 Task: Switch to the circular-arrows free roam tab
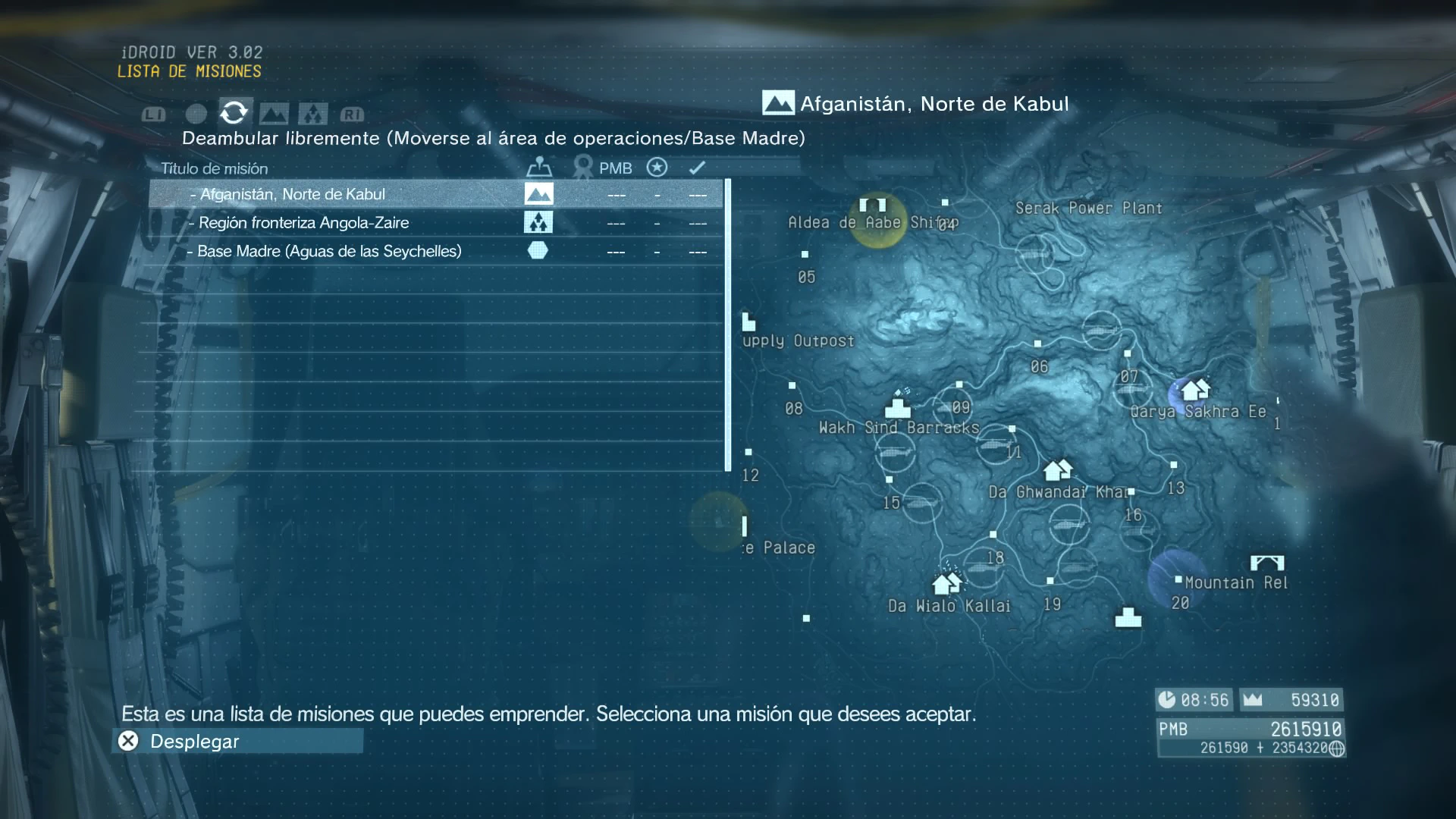234,113
